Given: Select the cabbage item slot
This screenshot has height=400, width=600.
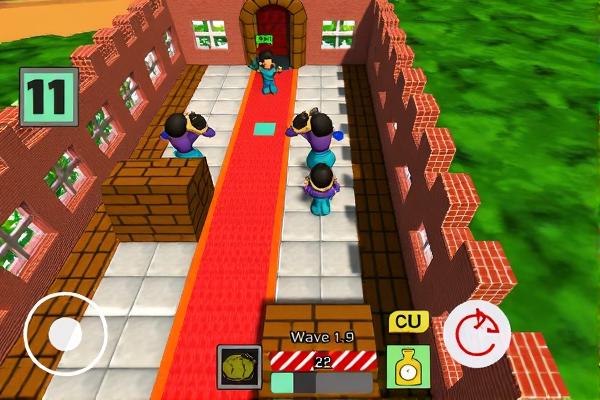Looking at the screenshot, I should (239, 367).
